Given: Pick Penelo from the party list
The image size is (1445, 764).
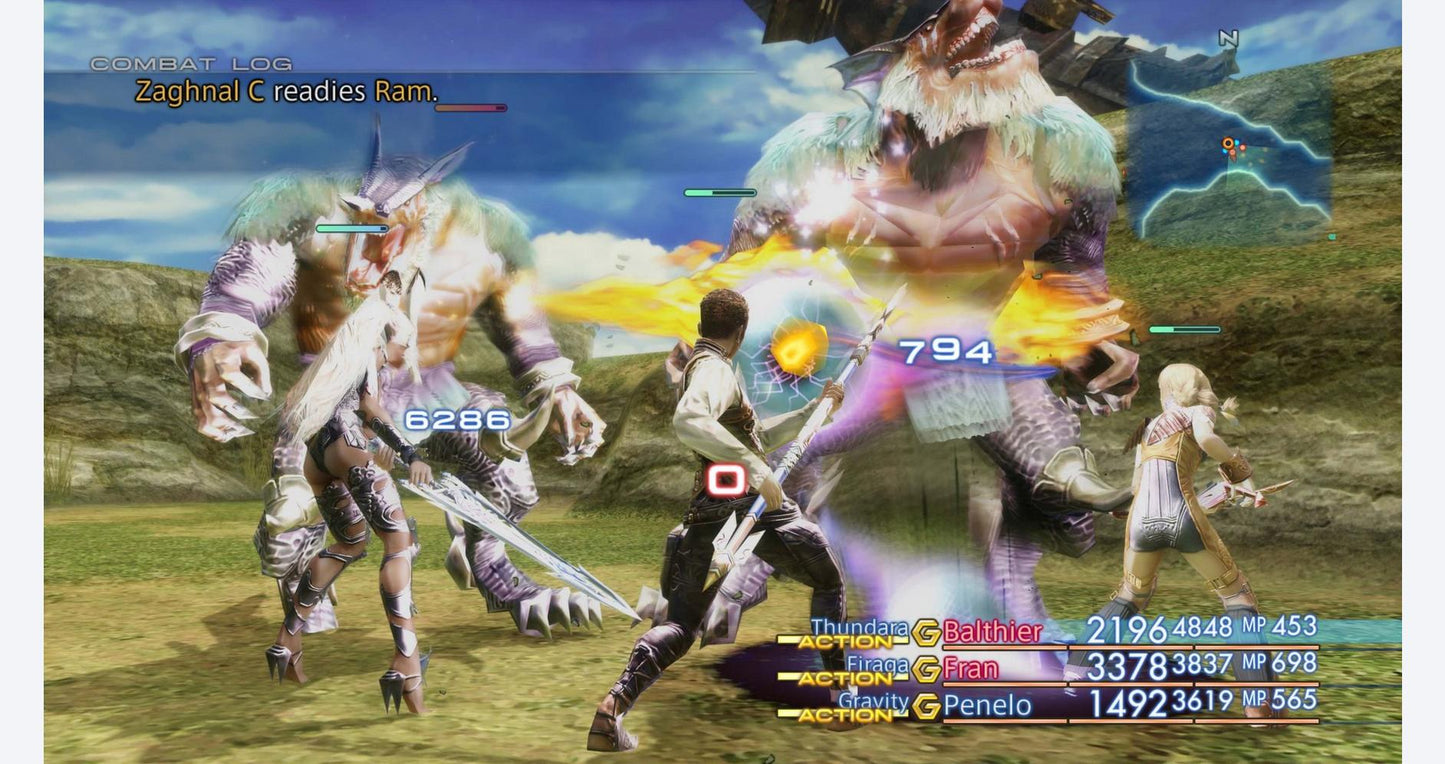Looking at the screenshot, I should pyautogui.click(x=987, y=705).
